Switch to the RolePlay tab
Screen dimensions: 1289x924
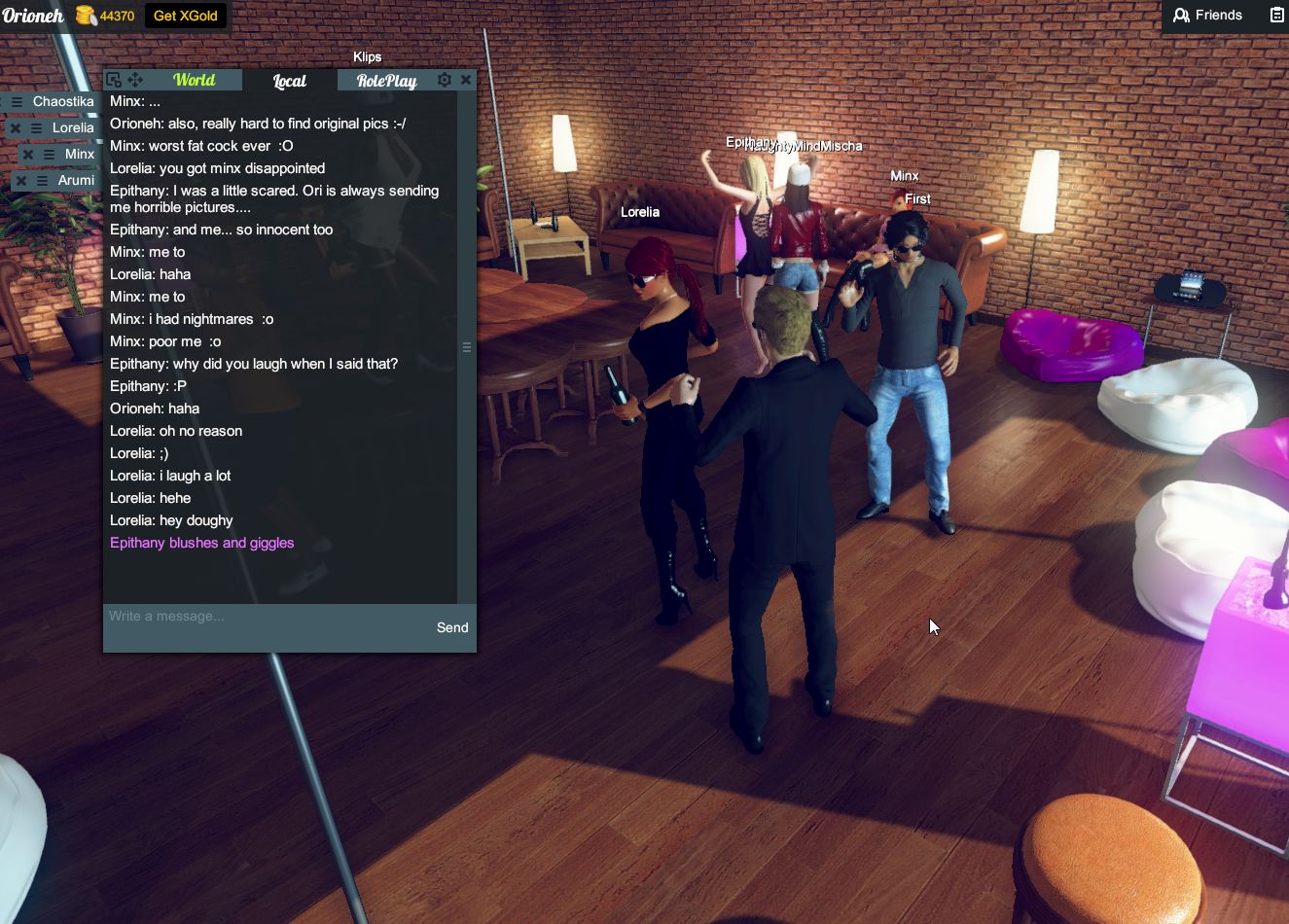click(x=385, y=81)
